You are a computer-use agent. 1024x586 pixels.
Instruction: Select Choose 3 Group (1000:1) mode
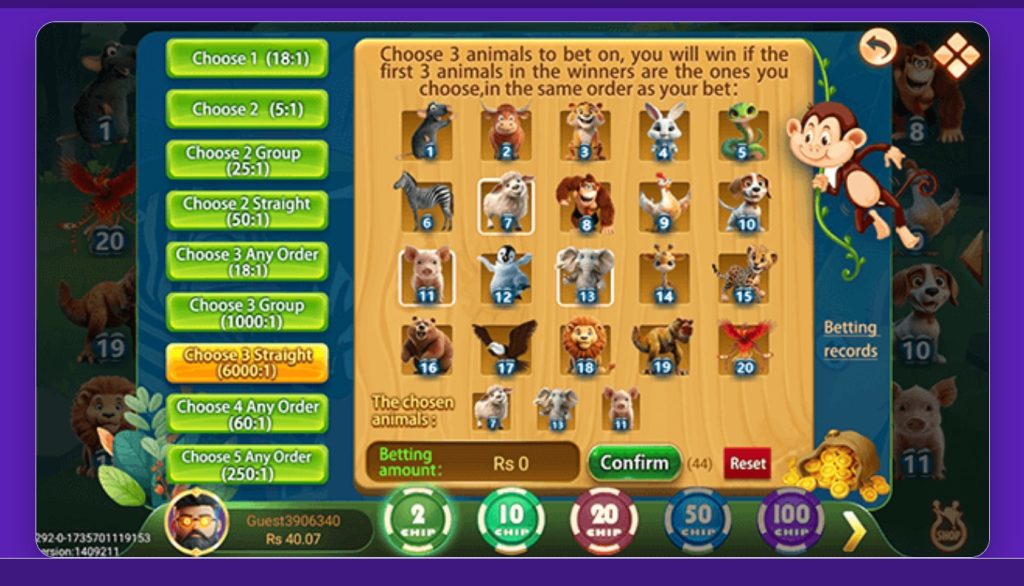pyautogui.click(x=247, y=313)
